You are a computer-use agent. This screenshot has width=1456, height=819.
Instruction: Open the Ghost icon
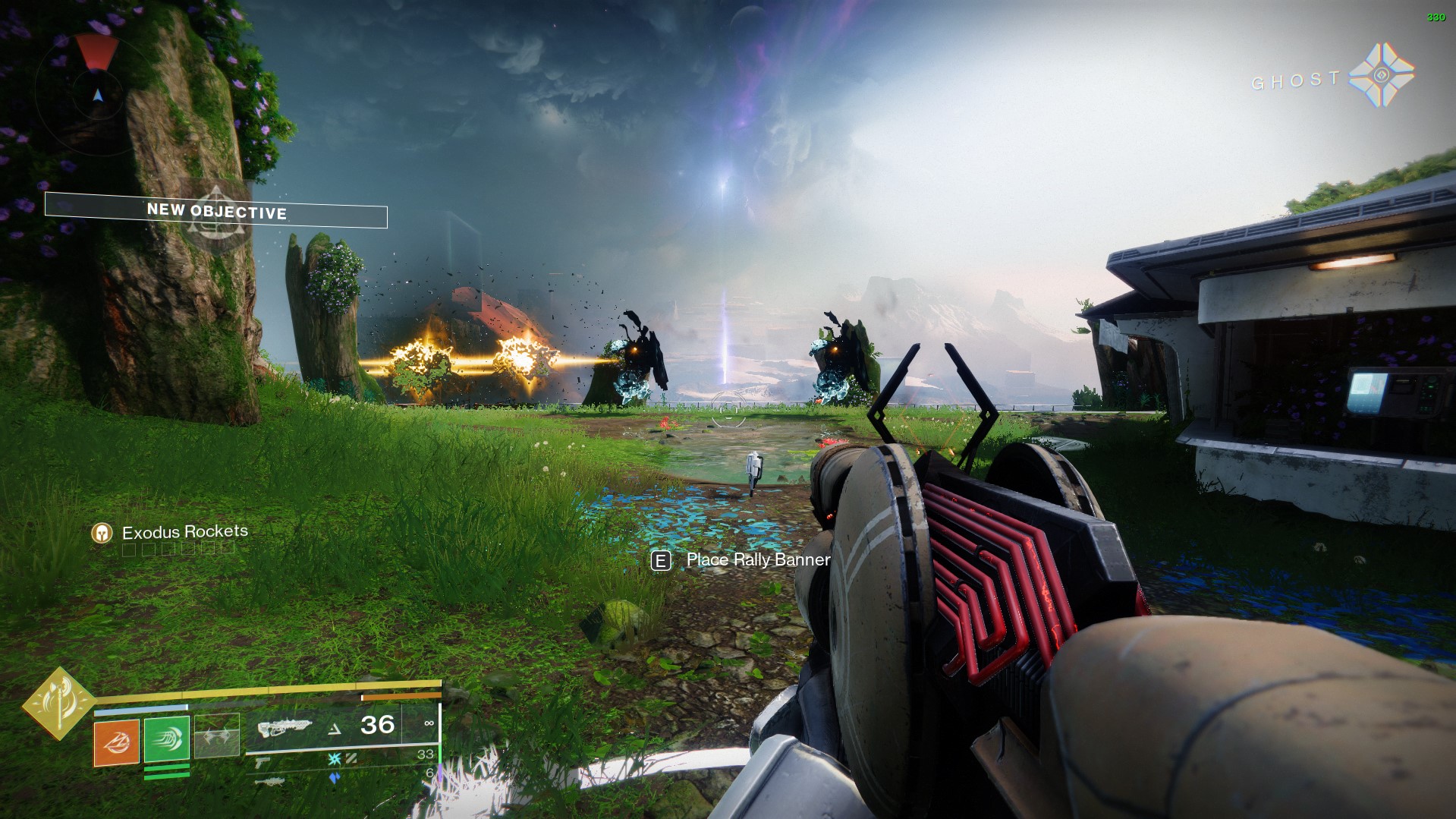[1382, 75]
